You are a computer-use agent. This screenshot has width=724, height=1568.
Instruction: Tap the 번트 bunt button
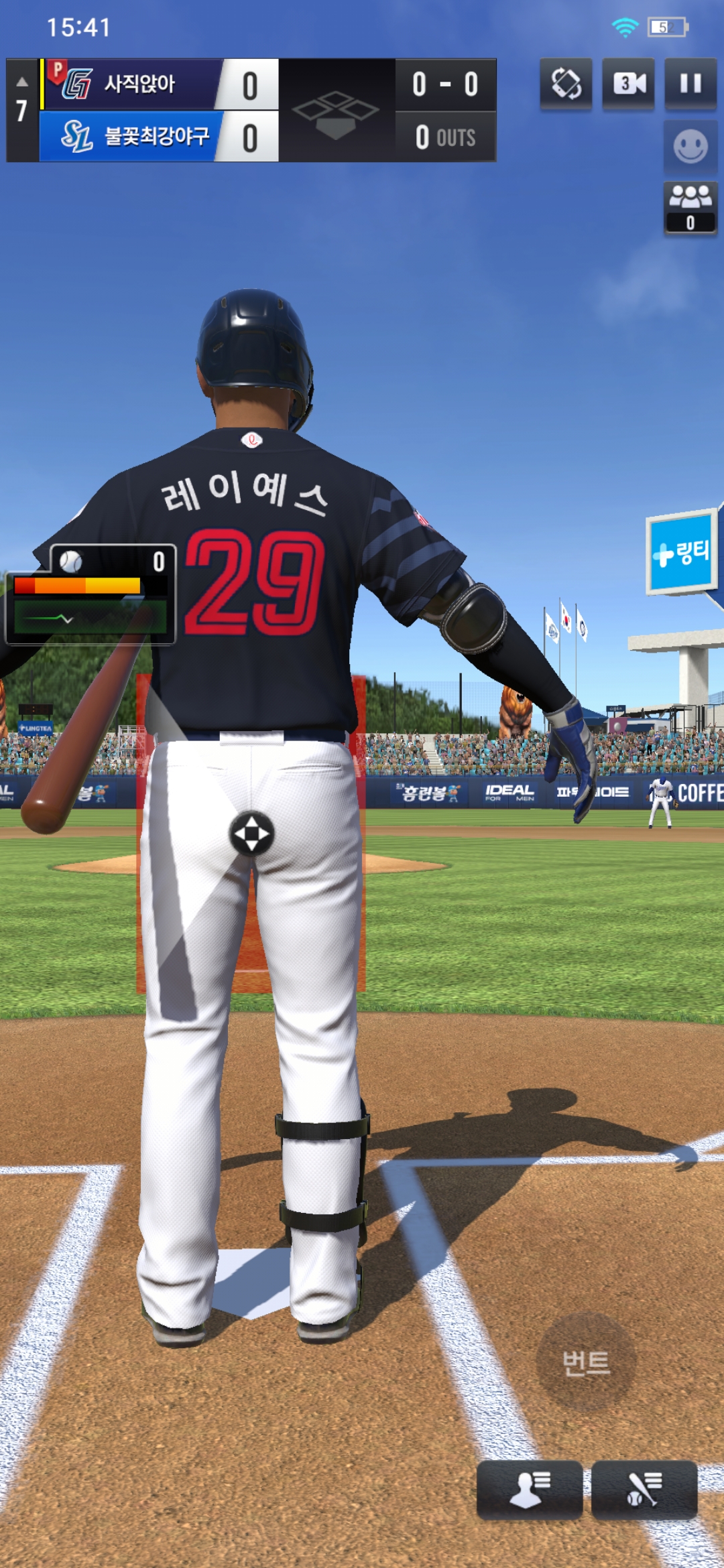[x=586, y=1362]
